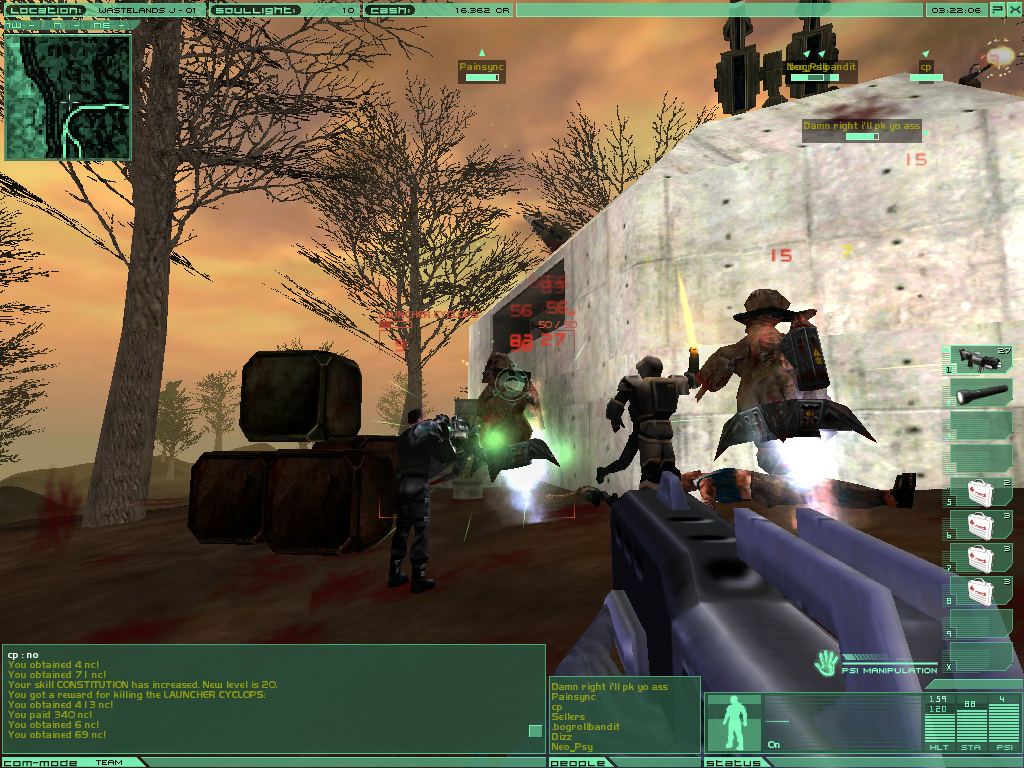Close the game with the X button

coord(1012,9)
